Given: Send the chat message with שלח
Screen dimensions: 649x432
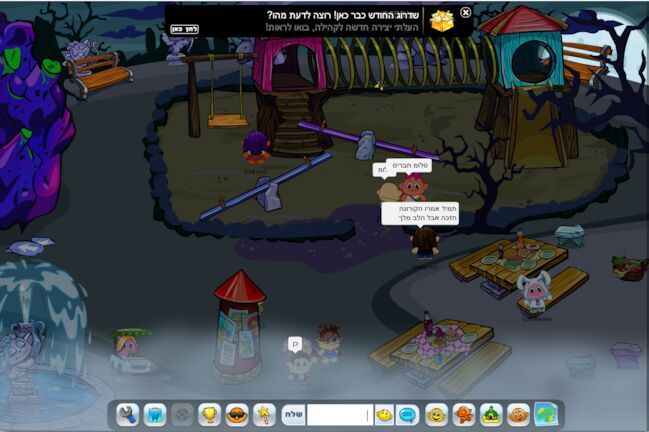Looking at the screenshot, I should pos(292,414).
